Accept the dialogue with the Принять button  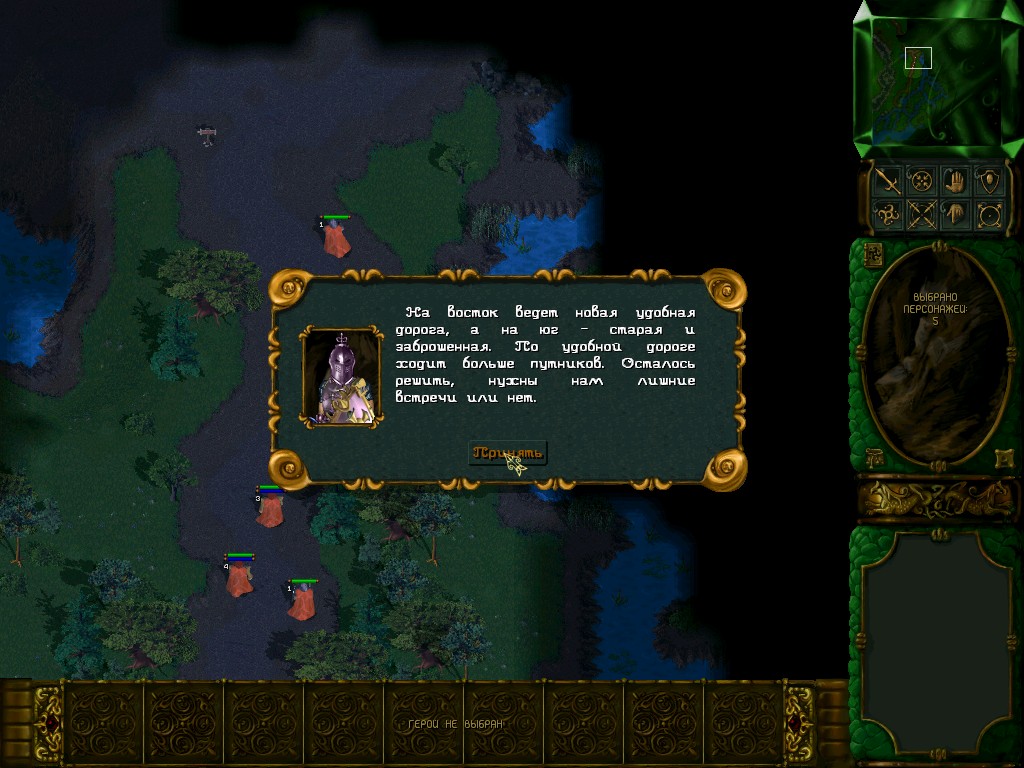tap(508, 453)
